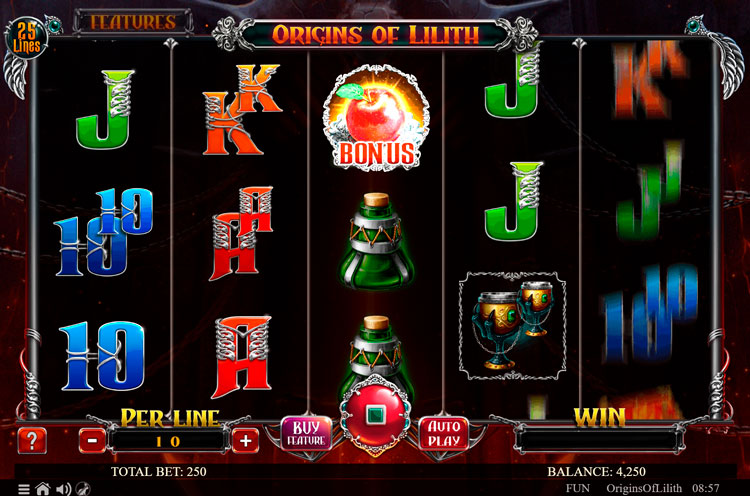Viewport: 750px width, 496px height.
Task: Click the red question mark help button
Action: coord(32,439)
